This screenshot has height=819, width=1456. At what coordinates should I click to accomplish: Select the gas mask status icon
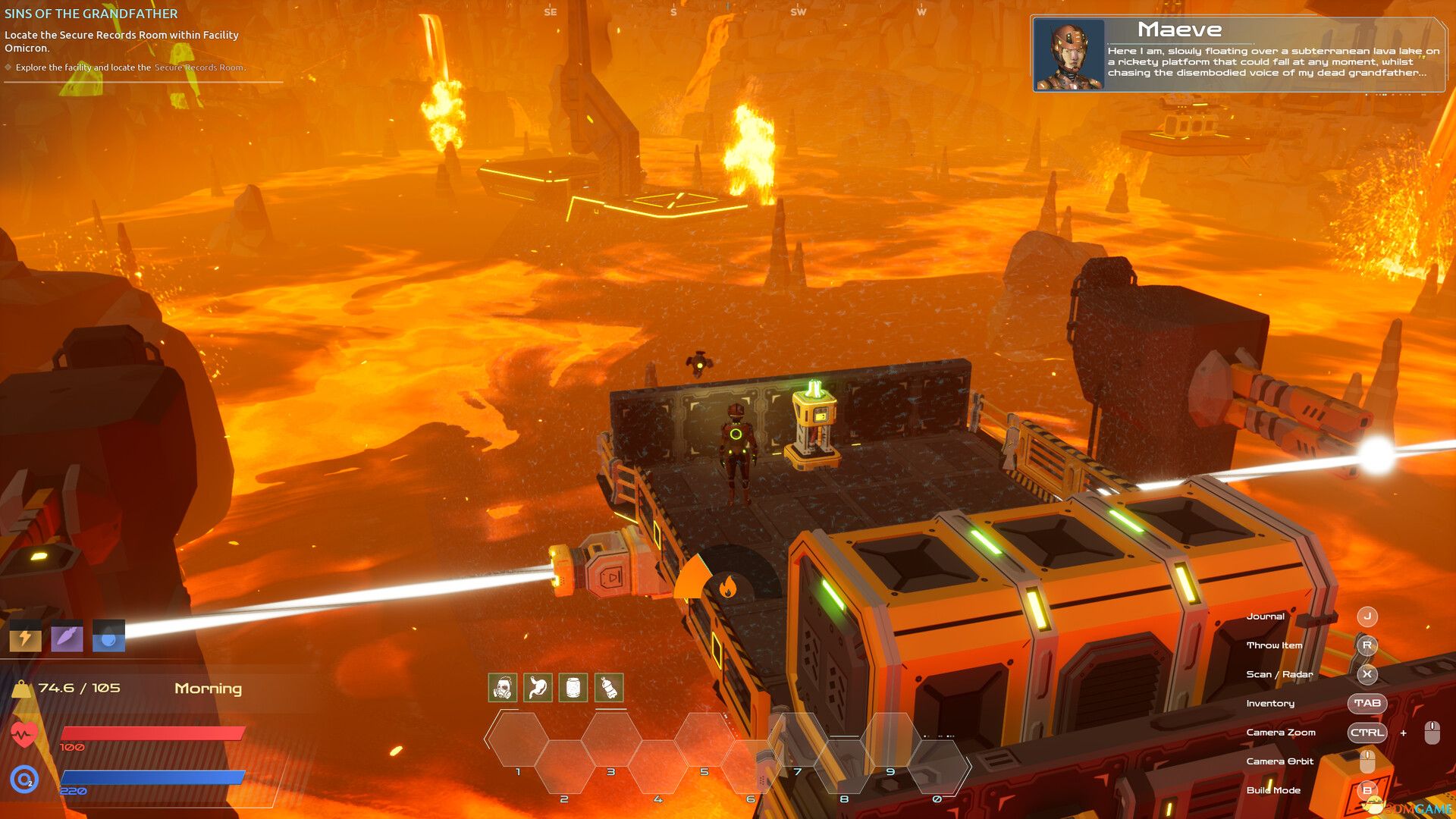pyautogui.click(x=502, y=686)
